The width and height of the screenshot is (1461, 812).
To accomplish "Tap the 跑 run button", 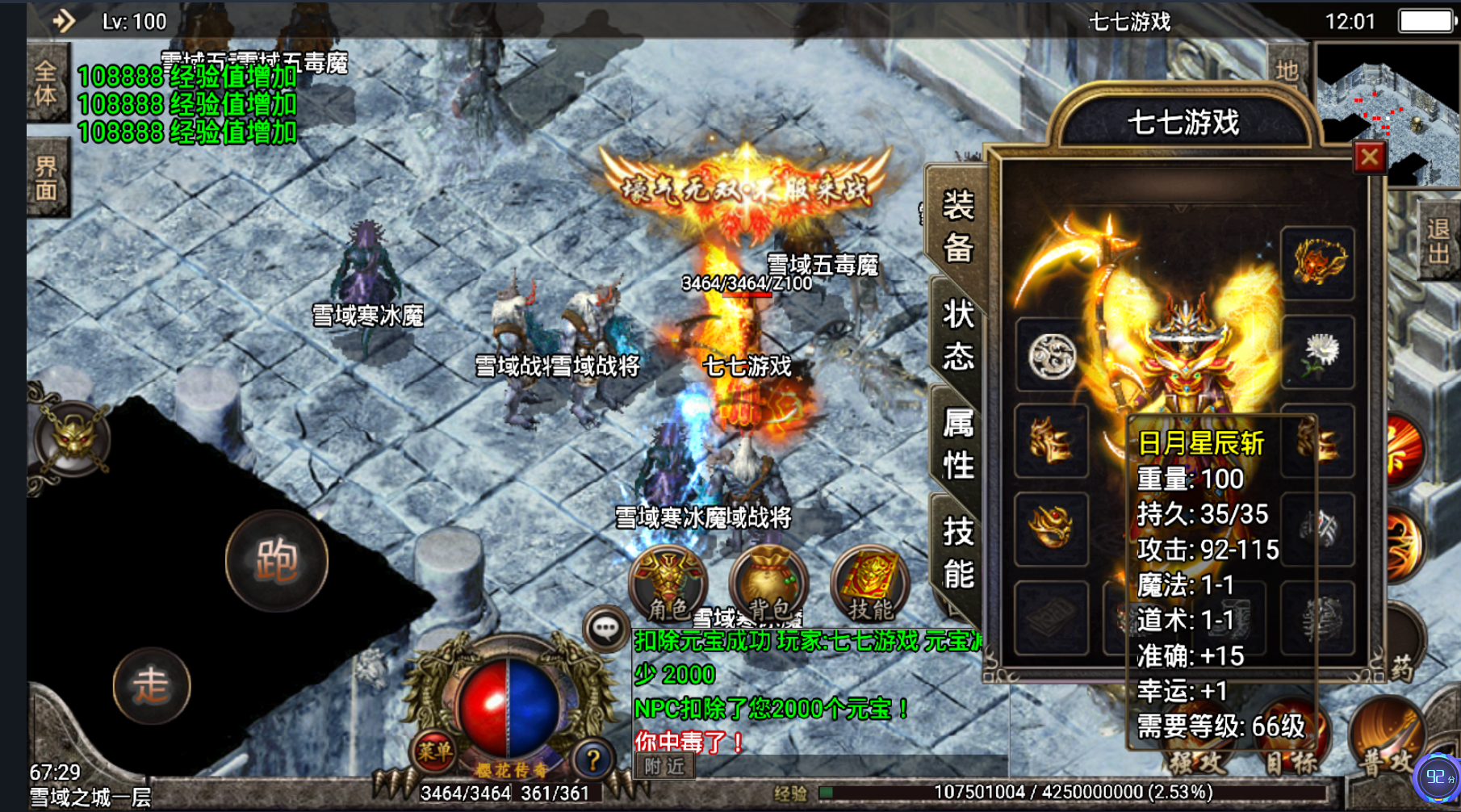I will [x=276, y=560].
